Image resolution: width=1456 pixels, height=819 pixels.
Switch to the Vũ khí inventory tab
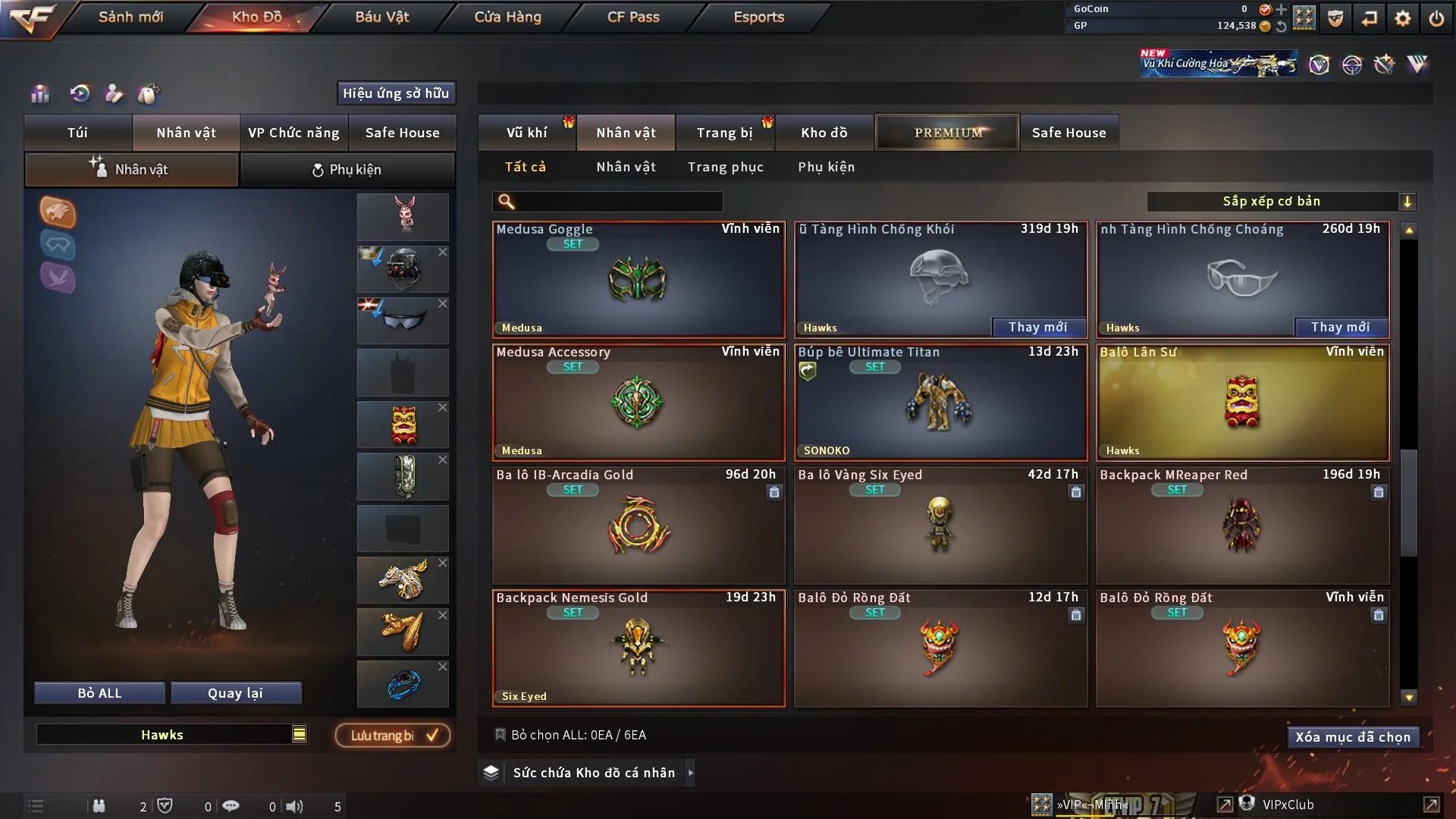tap(526, 133)
